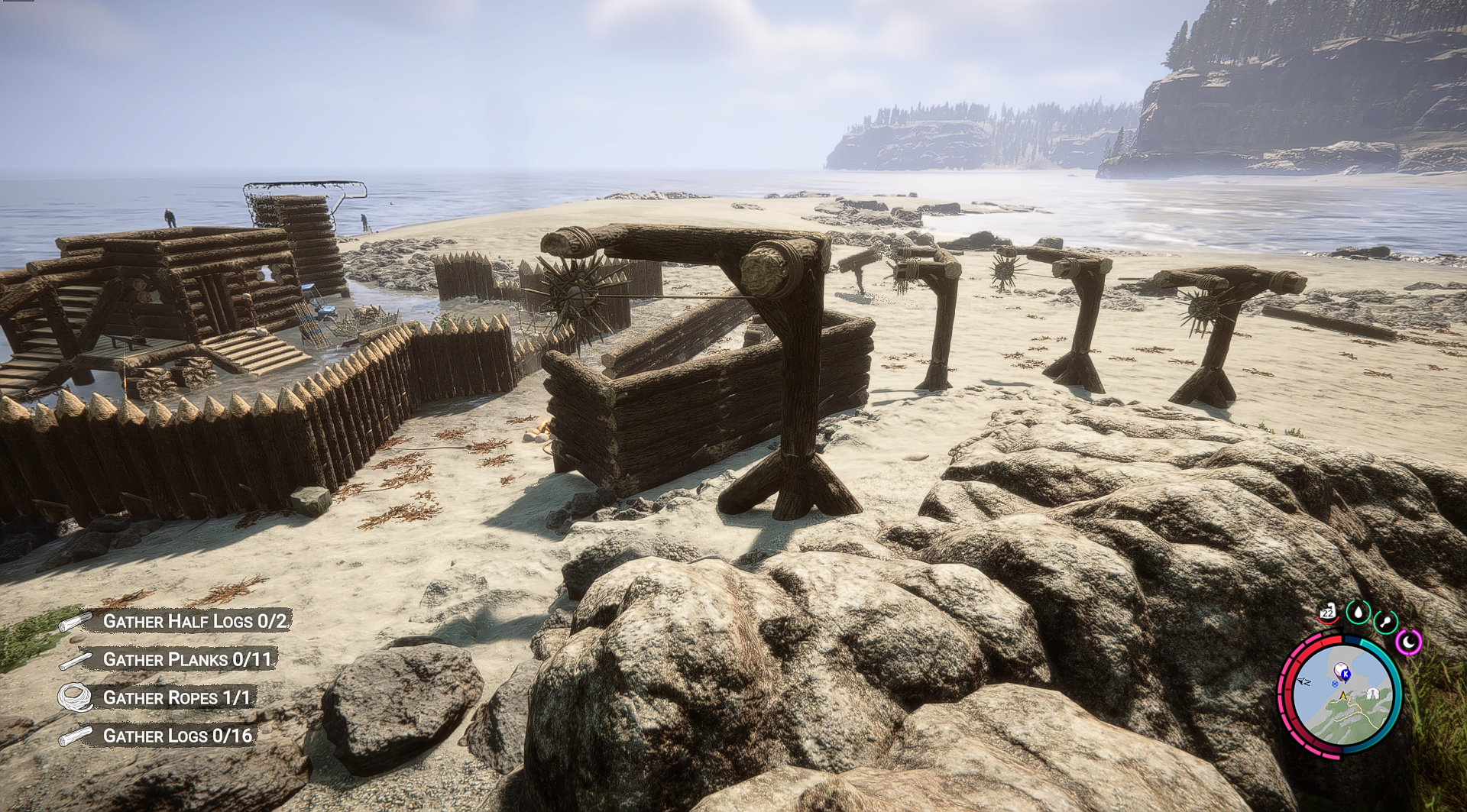Click the blue K marker on the minimap
Image resolution: width=1467 pixels, height=812 pixels.
pos(1345,674)
